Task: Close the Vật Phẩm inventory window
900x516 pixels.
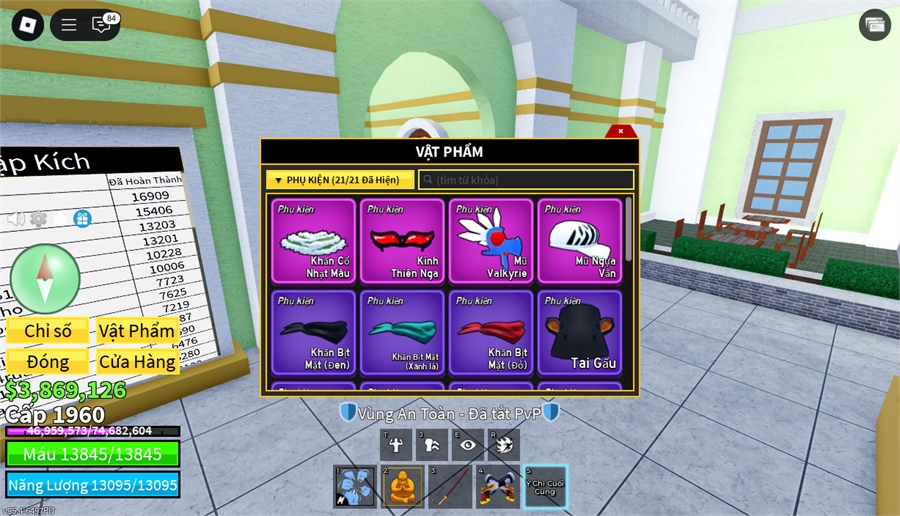Action: click(x=620, y=131)
